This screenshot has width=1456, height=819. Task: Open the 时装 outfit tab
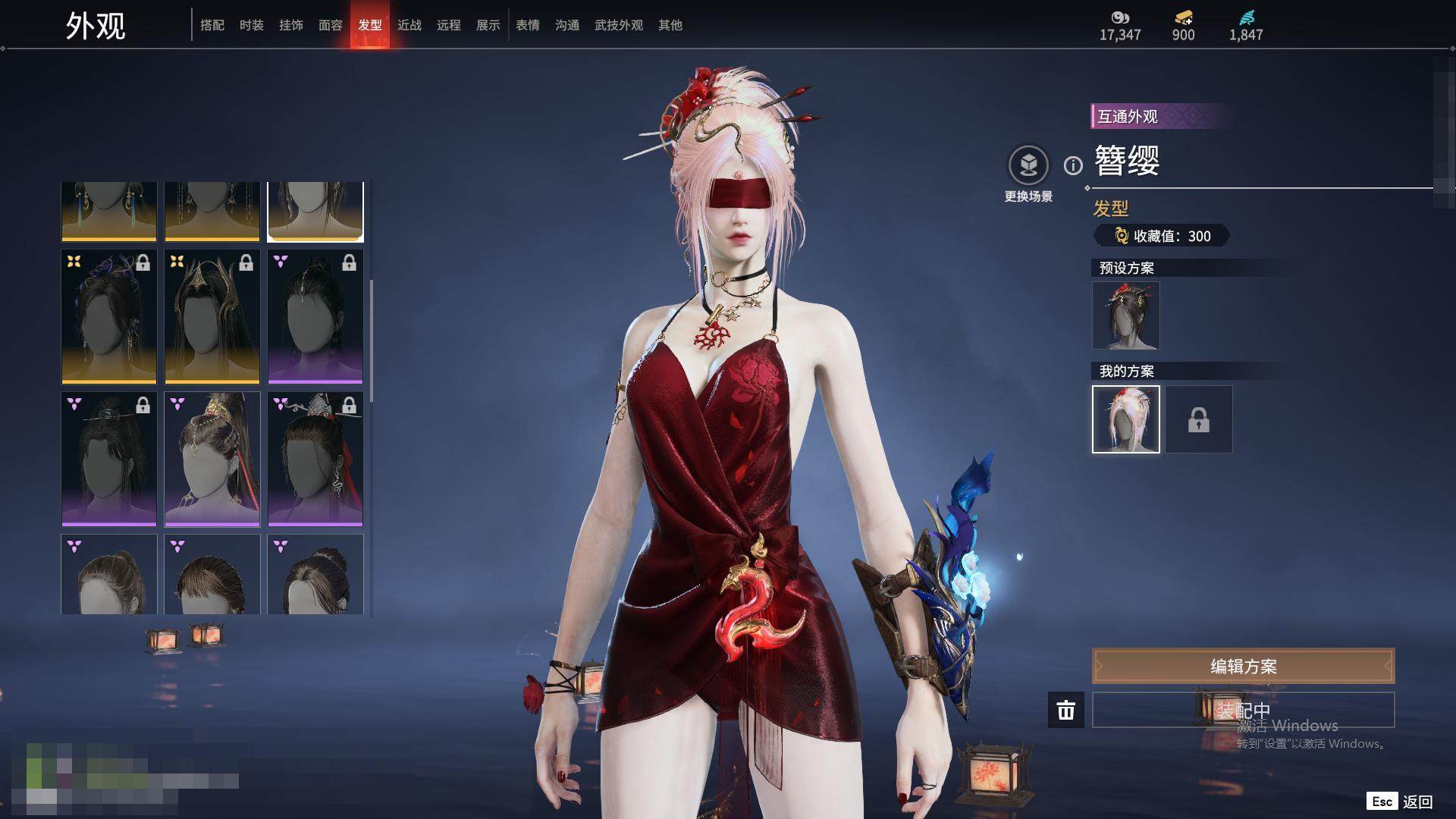[x=252, y=25]
